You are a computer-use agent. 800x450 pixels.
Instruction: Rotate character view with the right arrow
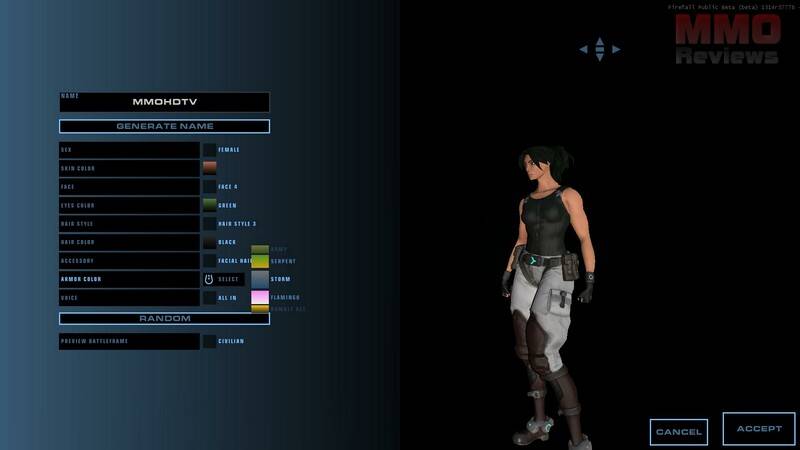616,49
